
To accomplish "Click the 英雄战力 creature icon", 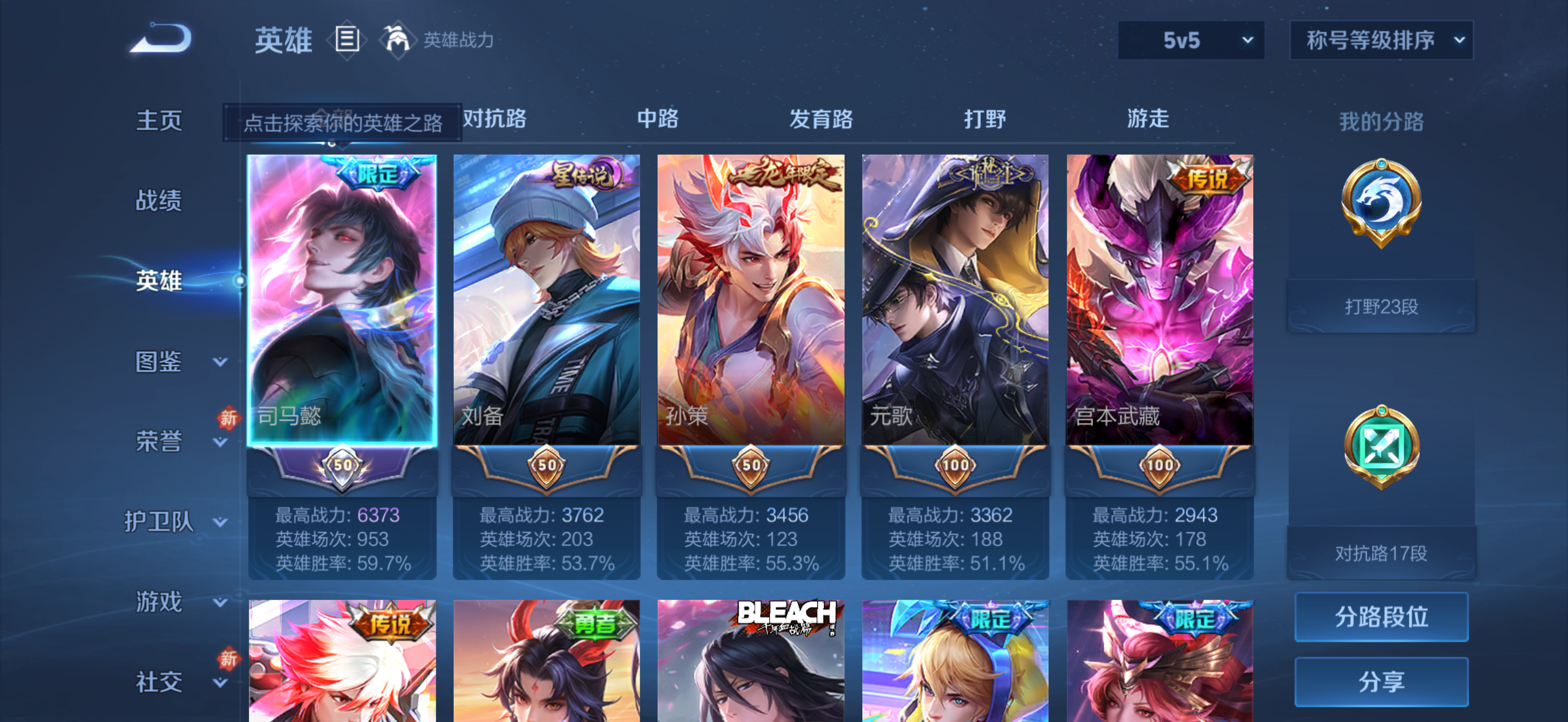I will 397,39.
